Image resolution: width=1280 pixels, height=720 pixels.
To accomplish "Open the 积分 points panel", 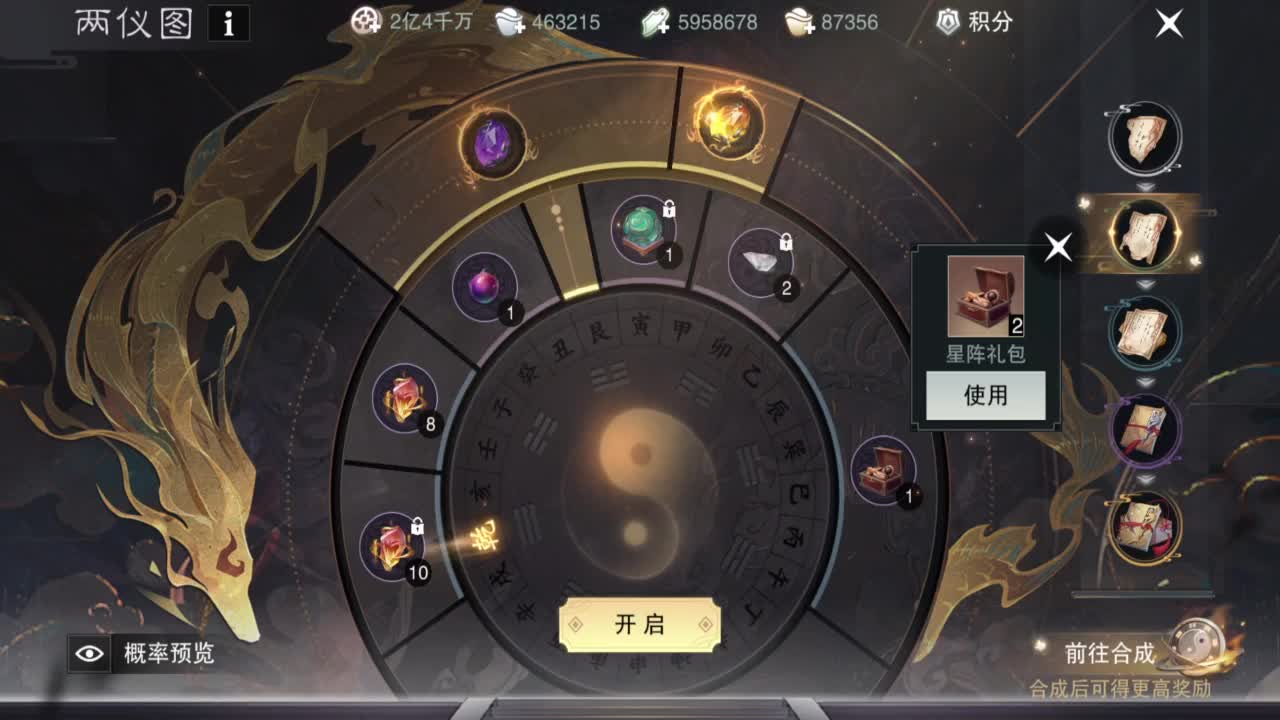I will pyautogui.click(x=969, y=22).
